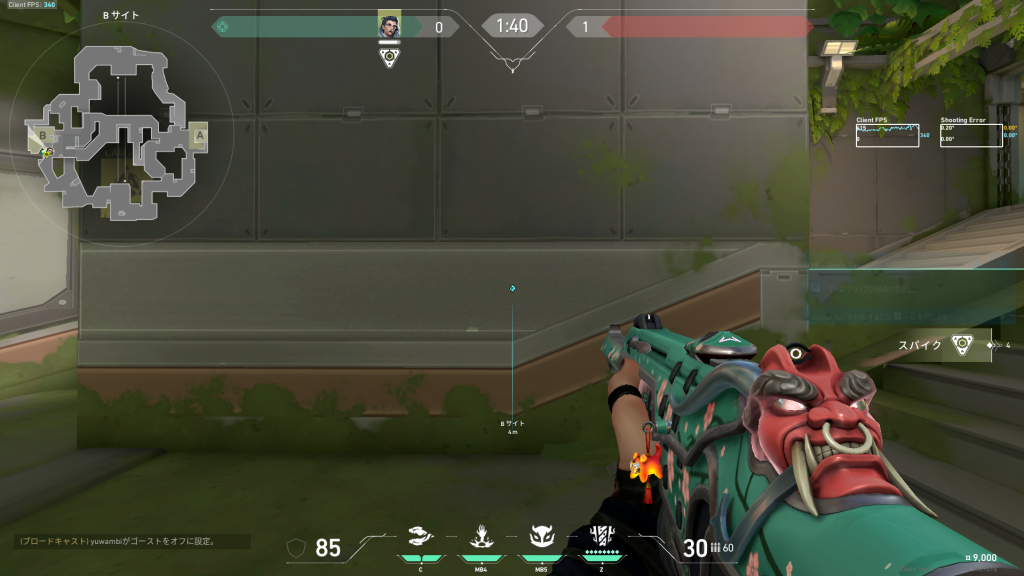Select the スパイク spike entry

944,345
